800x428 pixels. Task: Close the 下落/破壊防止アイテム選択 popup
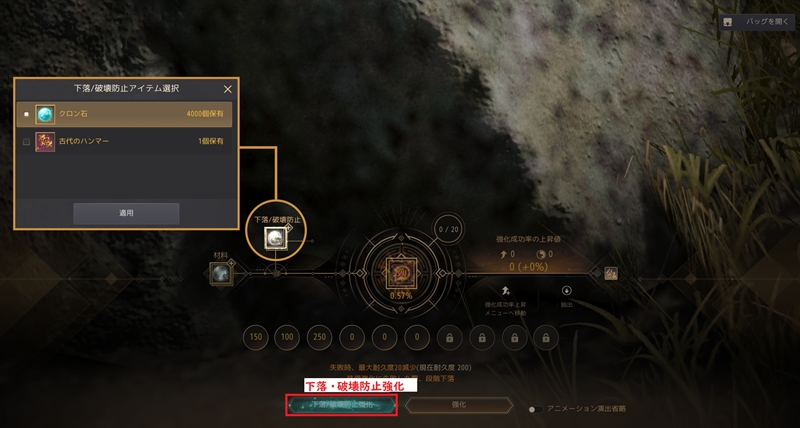point(227,89)
